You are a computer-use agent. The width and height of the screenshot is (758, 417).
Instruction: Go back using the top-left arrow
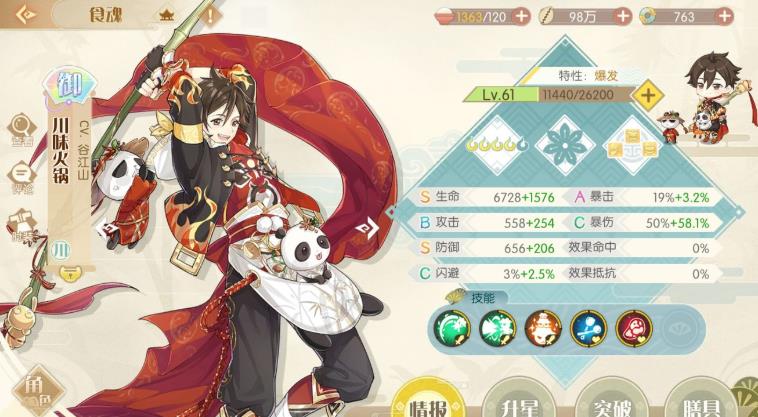pyautogui.click(x=24, y=16)
